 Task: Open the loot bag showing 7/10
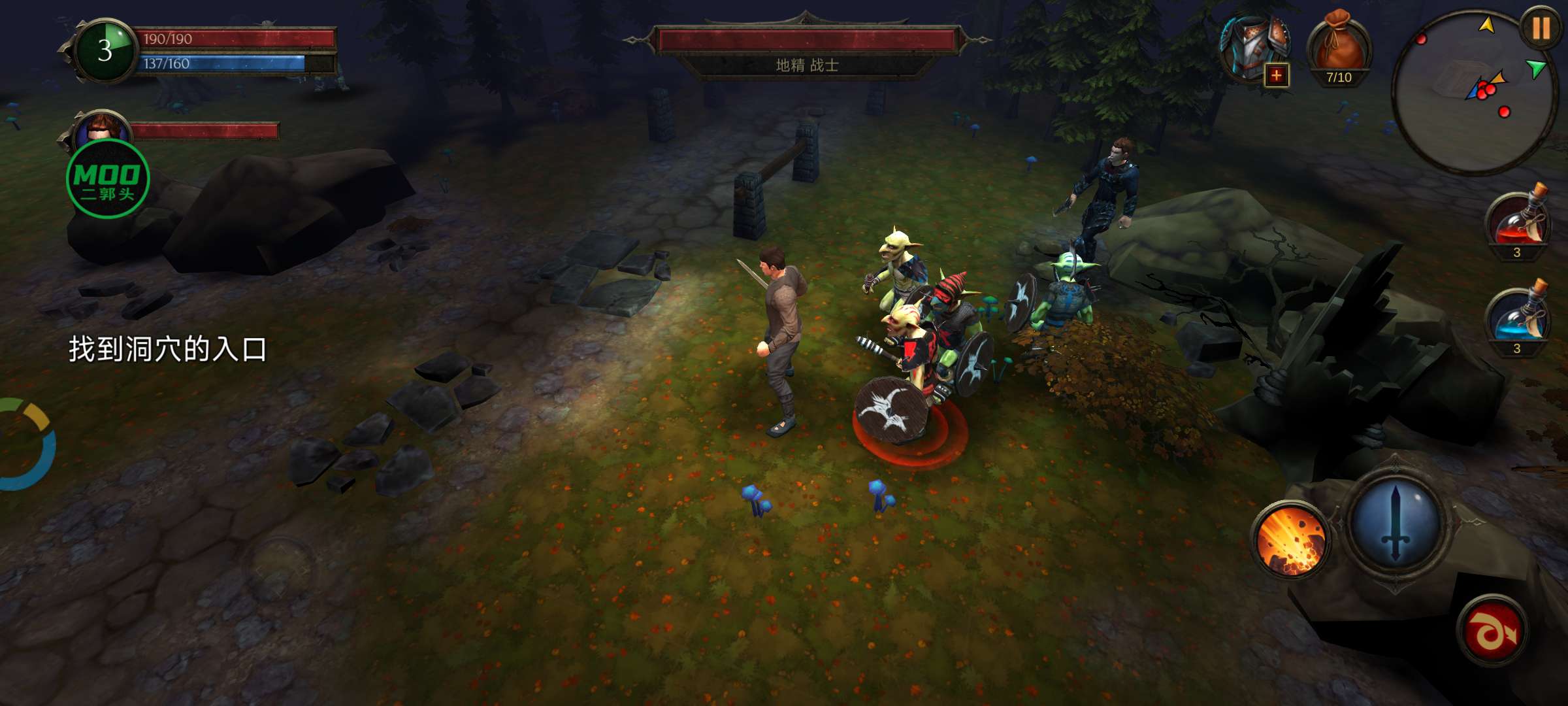[x=1338, y=50]
